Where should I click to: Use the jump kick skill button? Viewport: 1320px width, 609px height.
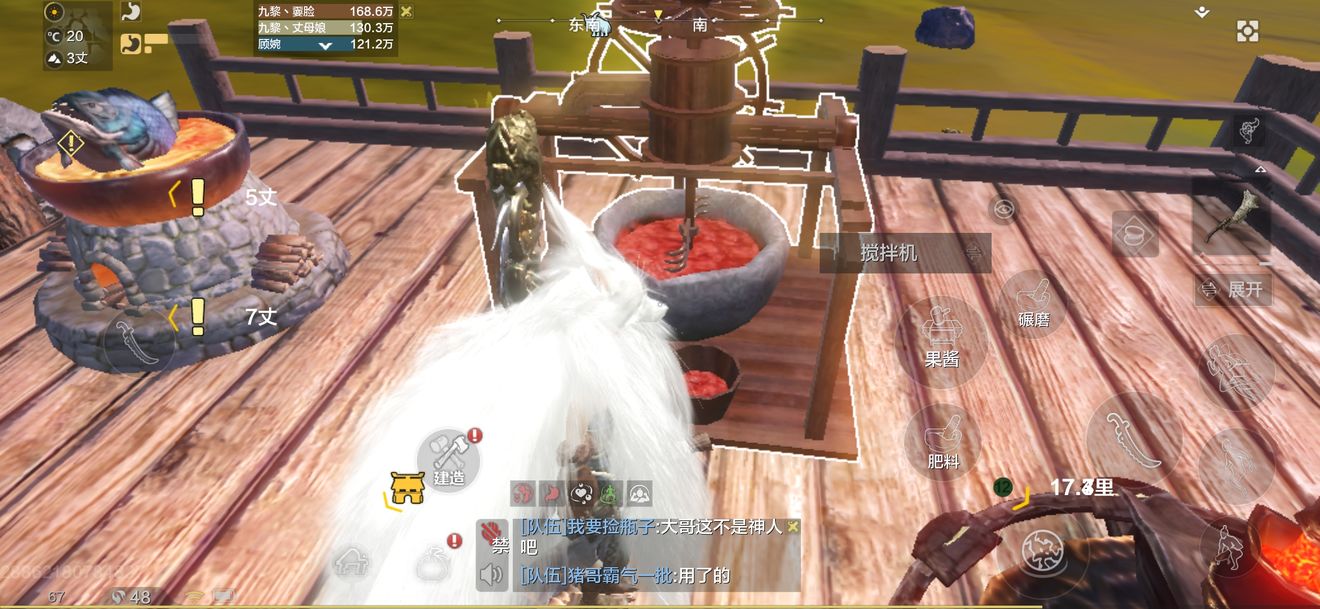[x=1236, y=372]
